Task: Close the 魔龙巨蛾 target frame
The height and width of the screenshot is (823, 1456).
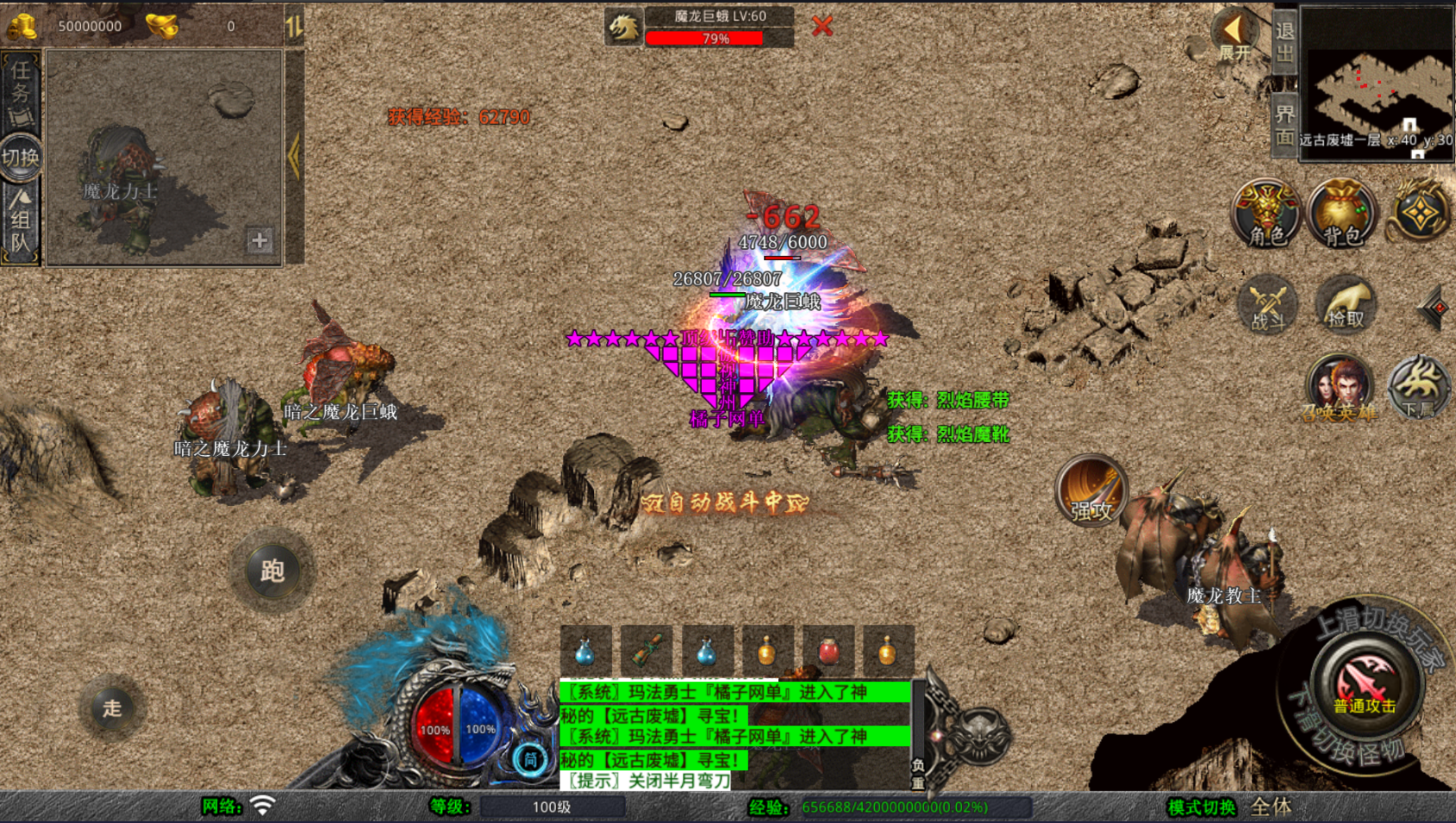Action: pyautogui.click(x=822, y=26)
